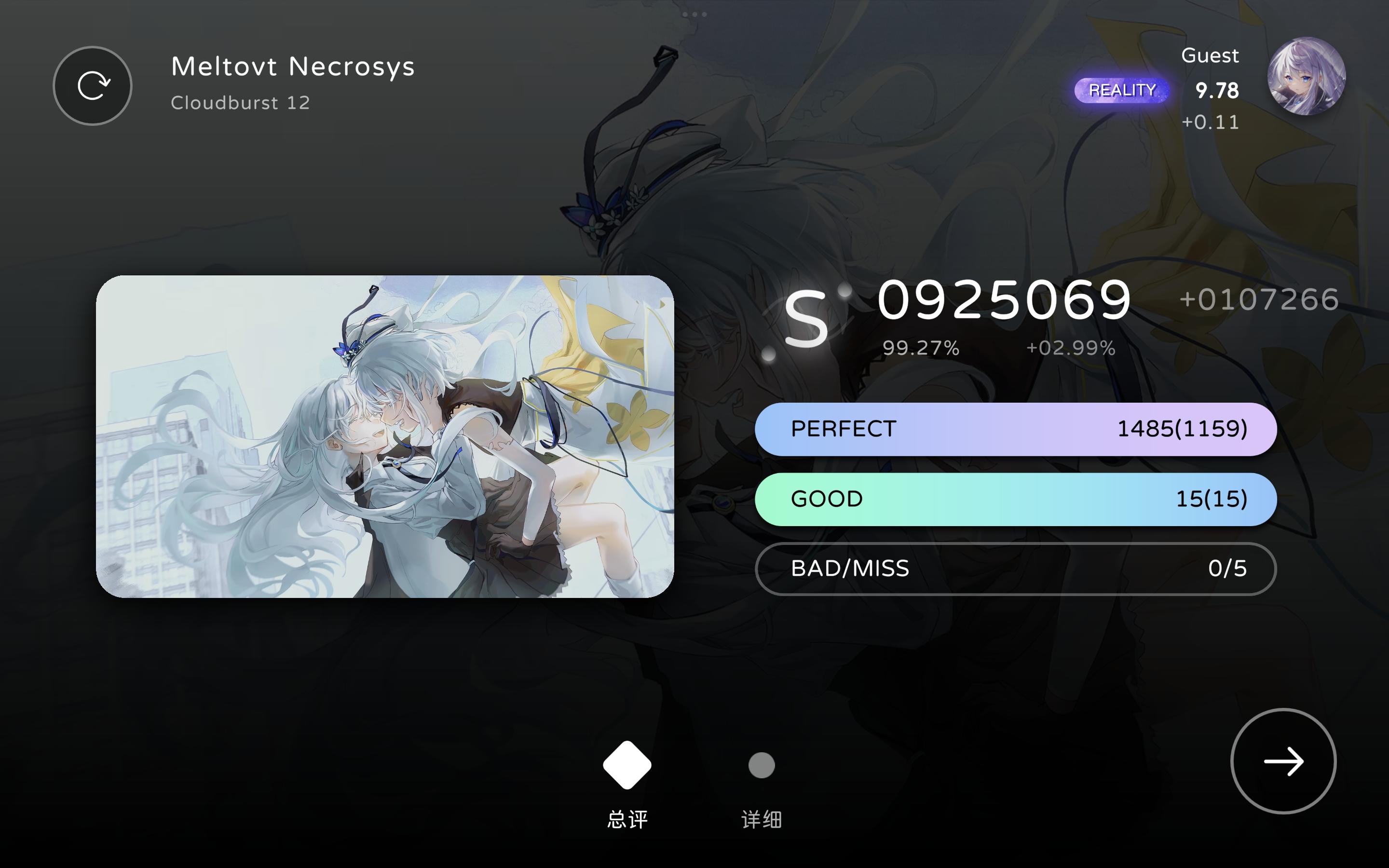
Task: Click the REALITY value 9.78
Action: [1217, 90]
